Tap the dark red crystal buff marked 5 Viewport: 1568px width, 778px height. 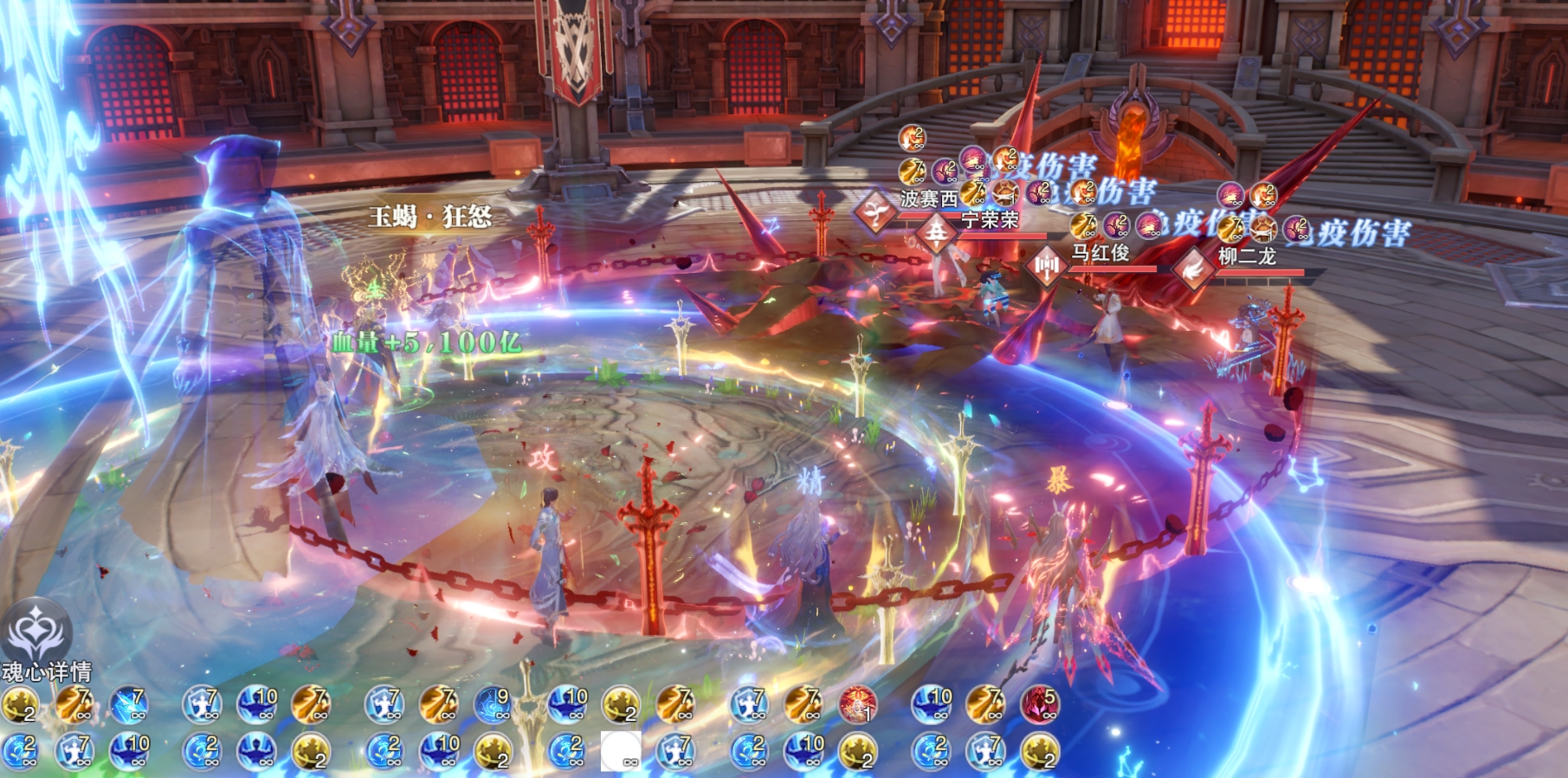(x=1039, y=704)
